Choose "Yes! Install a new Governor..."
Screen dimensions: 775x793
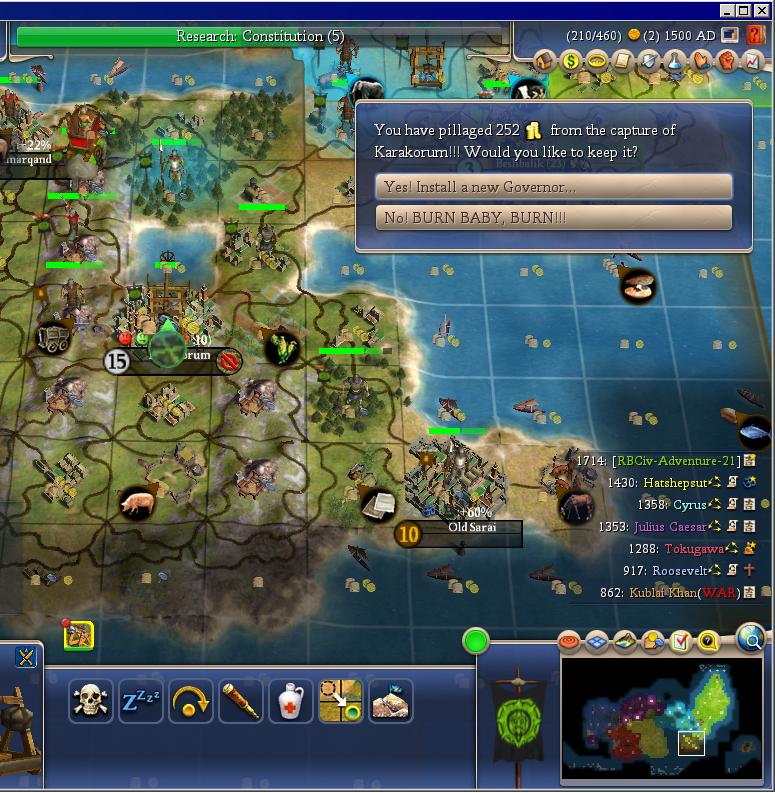tap(553, 187)
